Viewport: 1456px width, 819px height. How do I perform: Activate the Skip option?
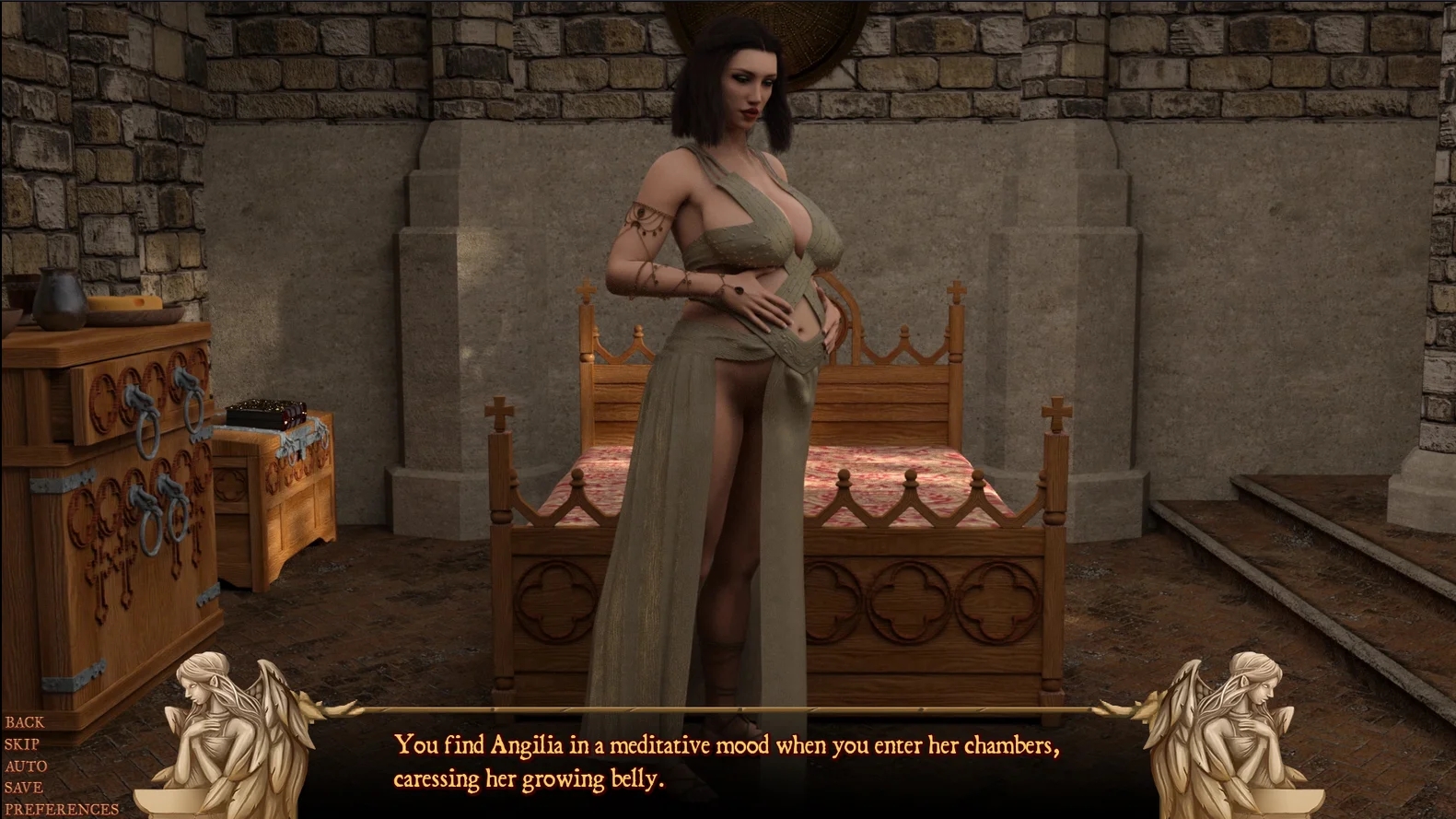pyautogui.click(x=22, y=744)
